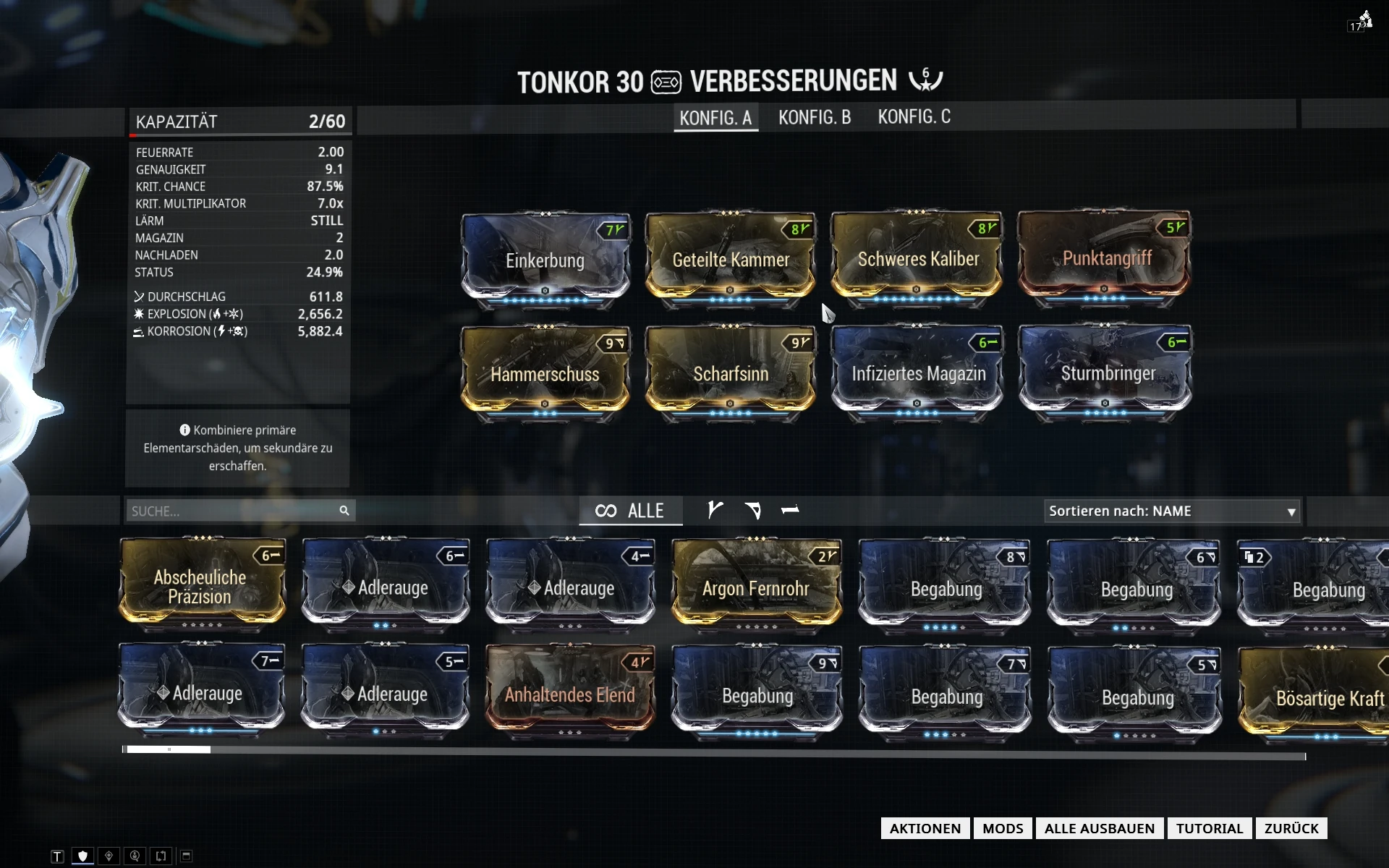Open the Sortieren nach NAME dropdown
The image size is (1389, 868).
click(x=1172, y=511)
